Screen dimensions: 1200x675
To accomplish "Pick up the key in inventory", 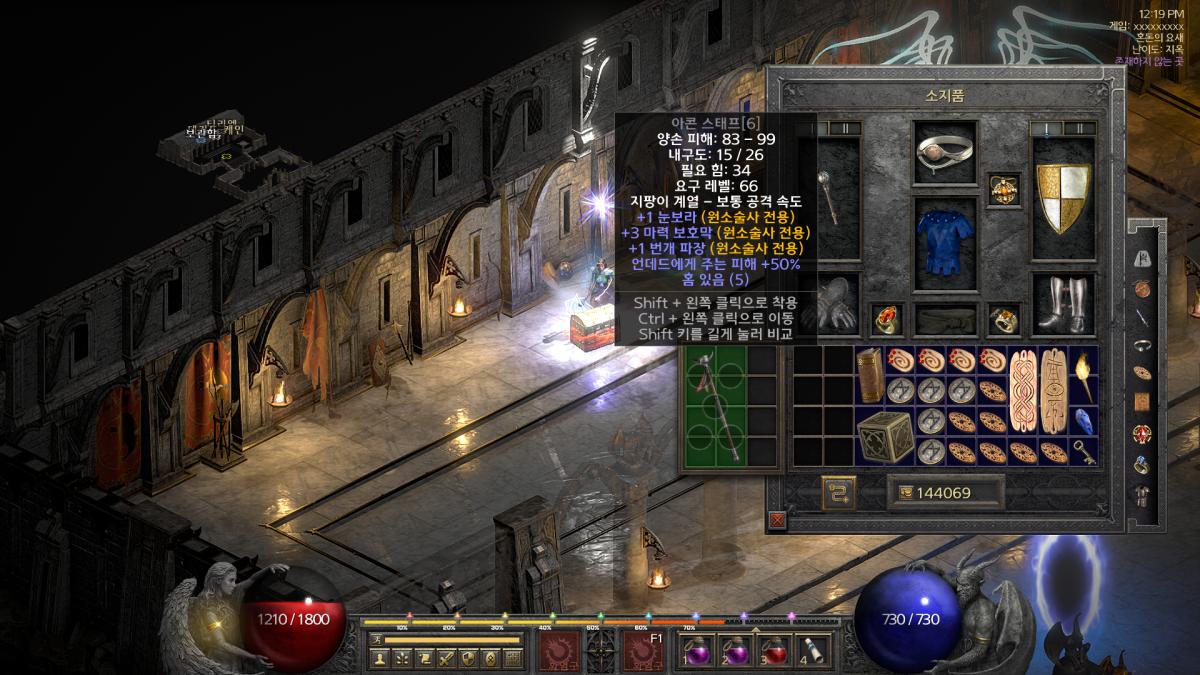I will pyautogui.click(x=1083, y=451).
